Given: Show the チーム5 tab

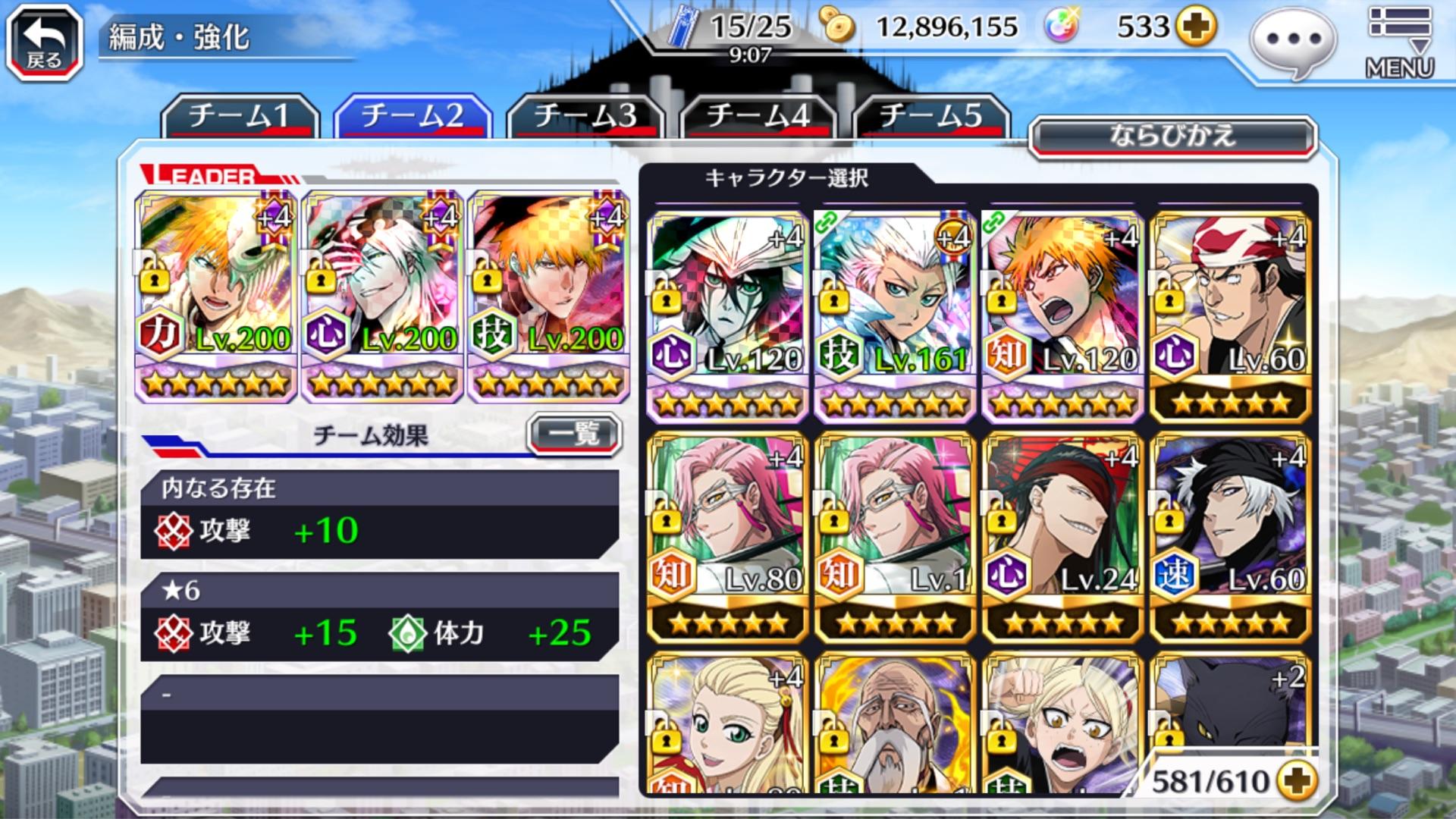Looking at the screenshot, I should click(931, 116).
